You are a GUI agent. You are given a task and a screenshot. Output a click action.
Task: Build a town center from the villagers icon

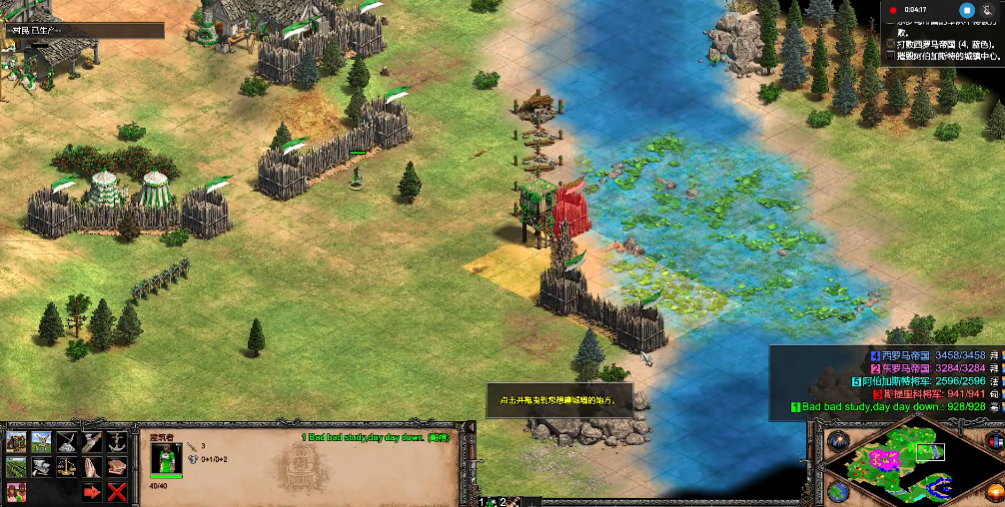16,491
